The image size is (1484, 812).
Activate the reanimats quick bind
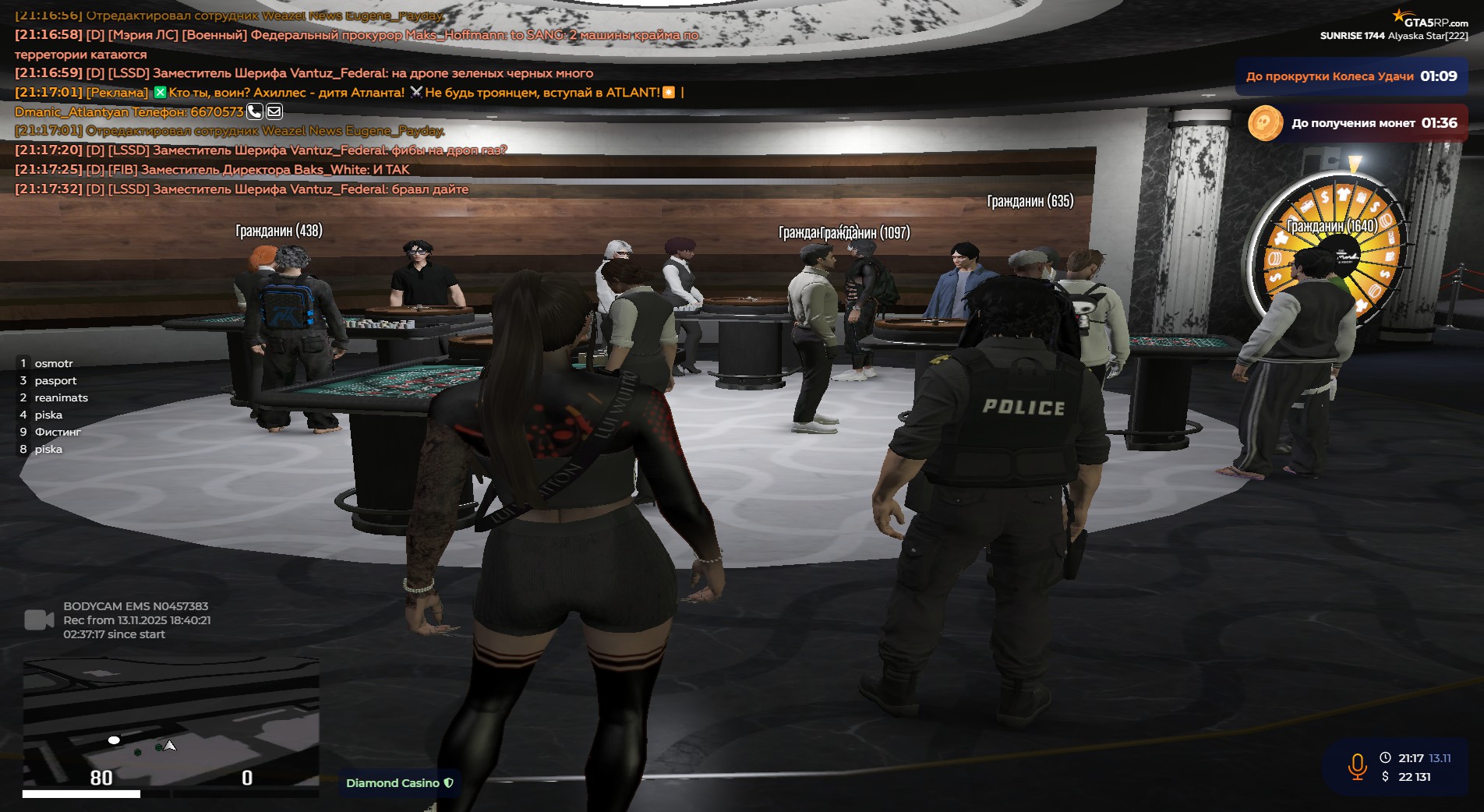point(61,397)
